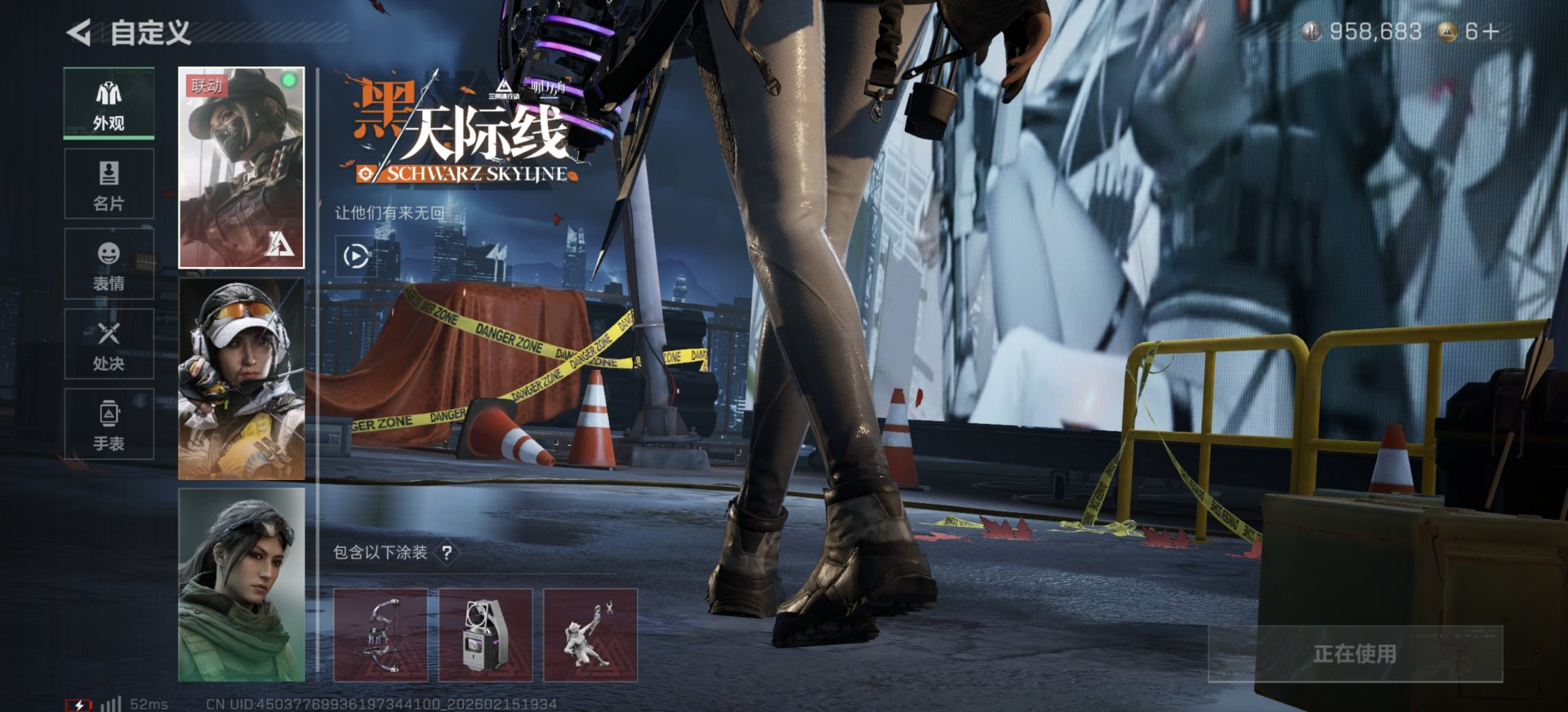Select the 表情 emote tab
The height and width of the screenshot is (712, 1568).
click(x=109, y=264)
